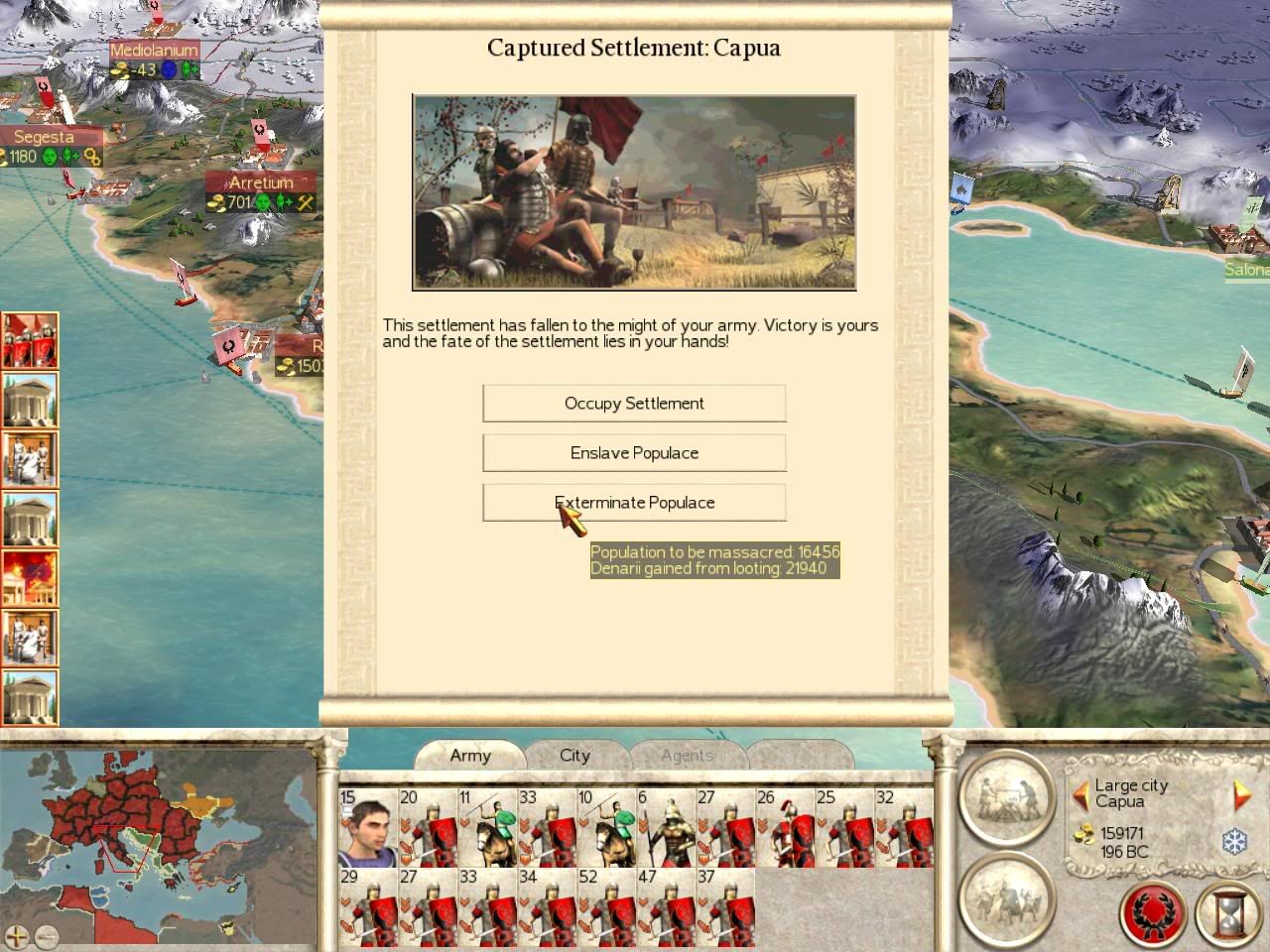This screenshot has height=952, width=1270.
Task: Select the unit card with 52 soldiers
Action: tap(606, 907)
